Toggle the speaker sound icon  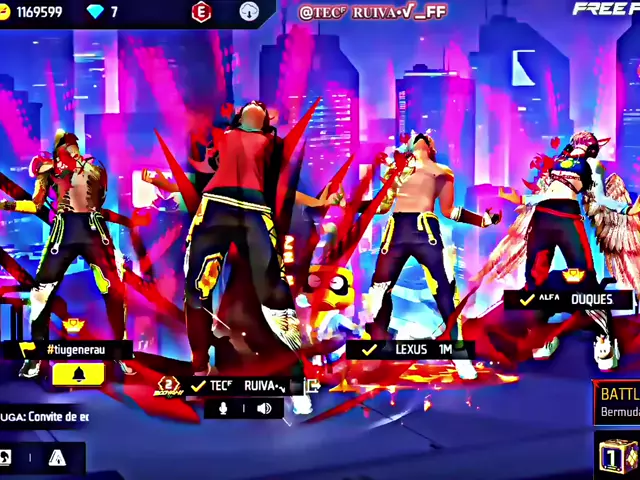[x=264, y=408]
